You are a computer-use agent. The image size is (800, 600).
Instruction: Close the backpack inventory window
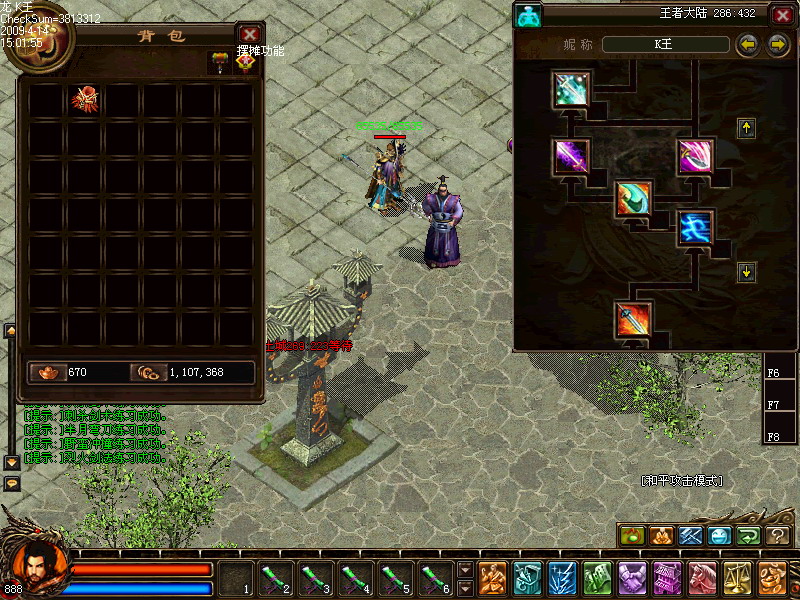click(249, 36)
